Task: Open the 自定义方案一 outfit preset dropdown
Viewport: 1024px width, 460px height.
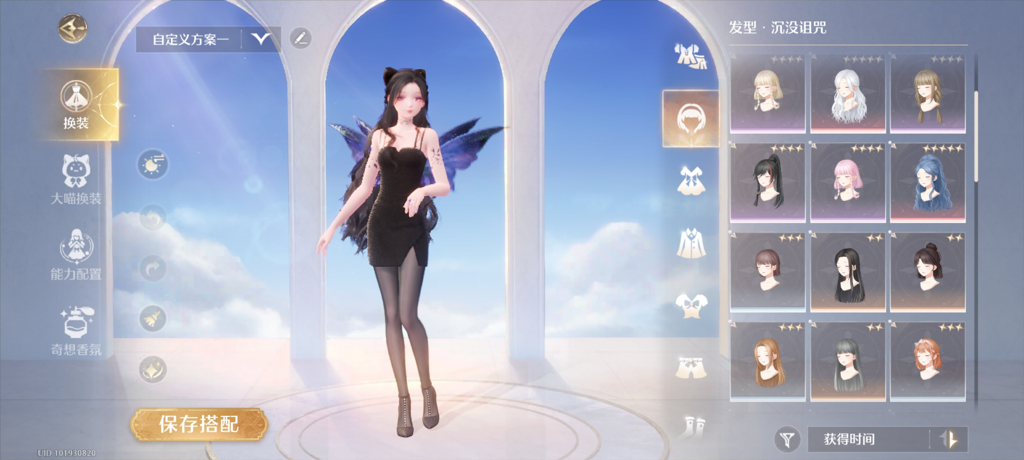Action: 262,39
